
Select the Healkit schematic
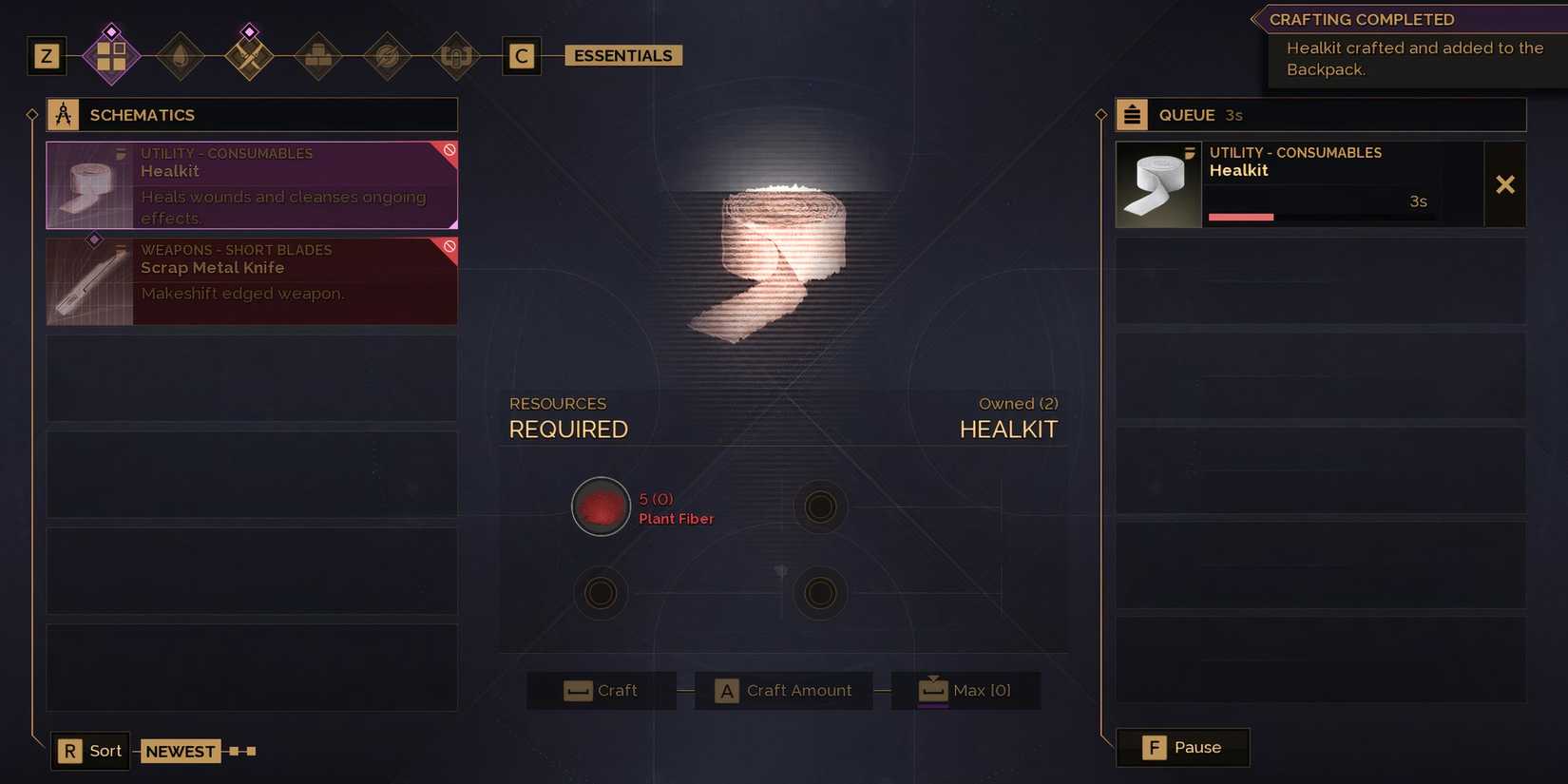click(x=251, y=185)
